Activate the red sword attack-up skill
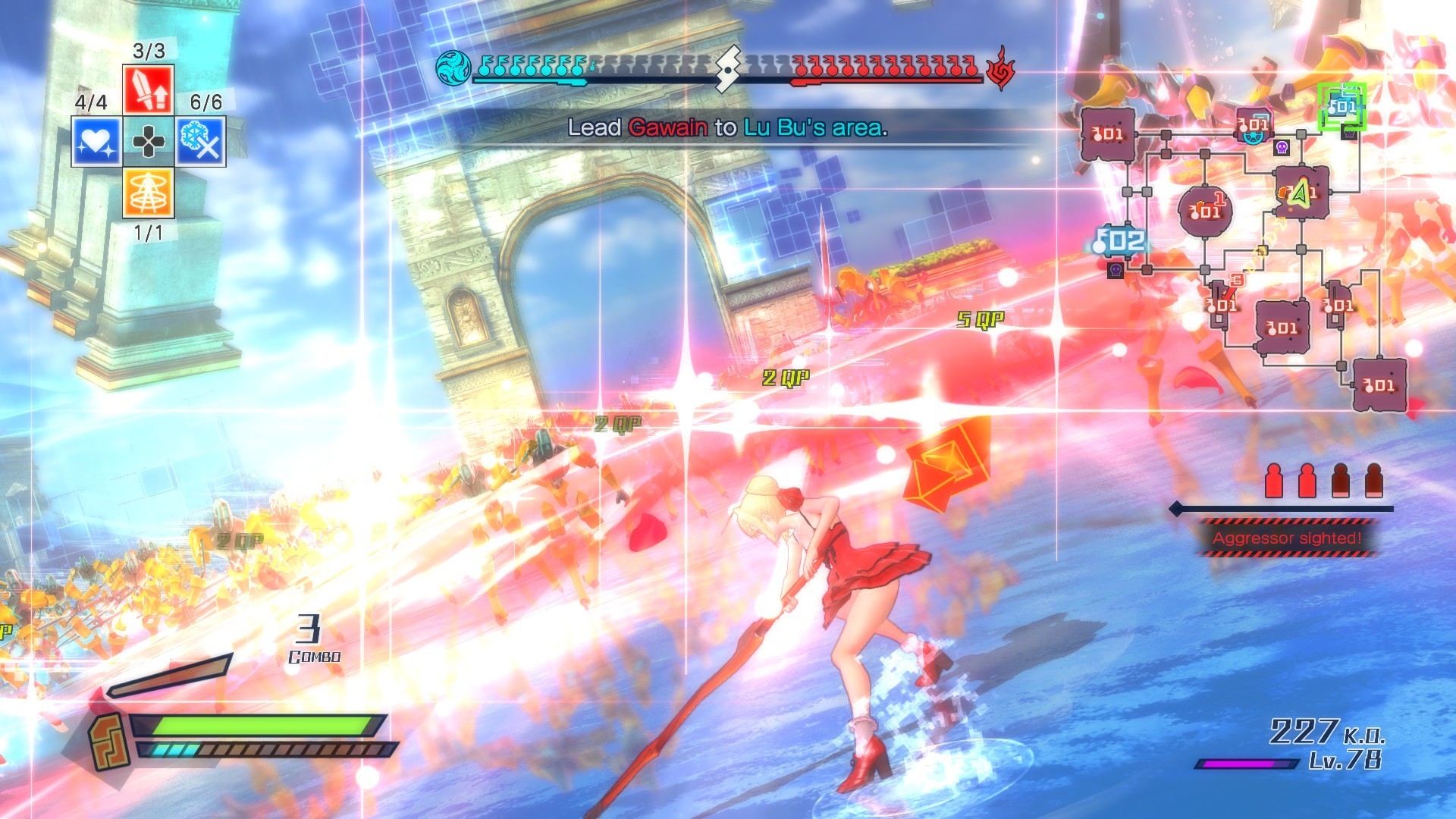 pos(149,89)
